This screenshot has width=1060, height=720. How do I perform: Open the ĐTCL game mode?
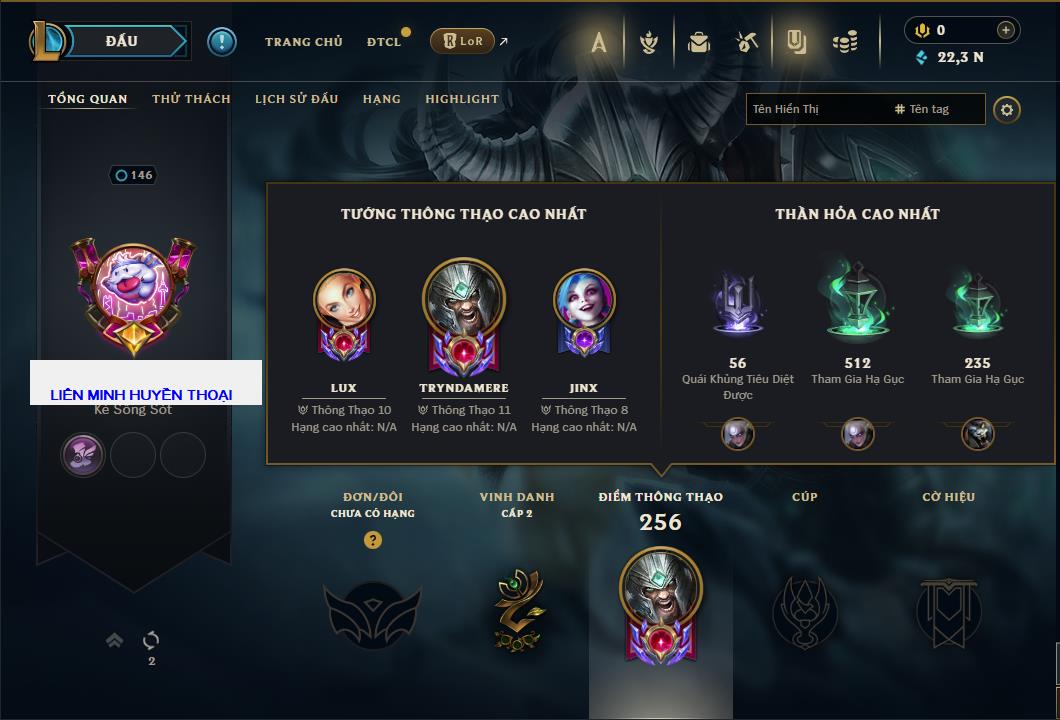(384, 42)
